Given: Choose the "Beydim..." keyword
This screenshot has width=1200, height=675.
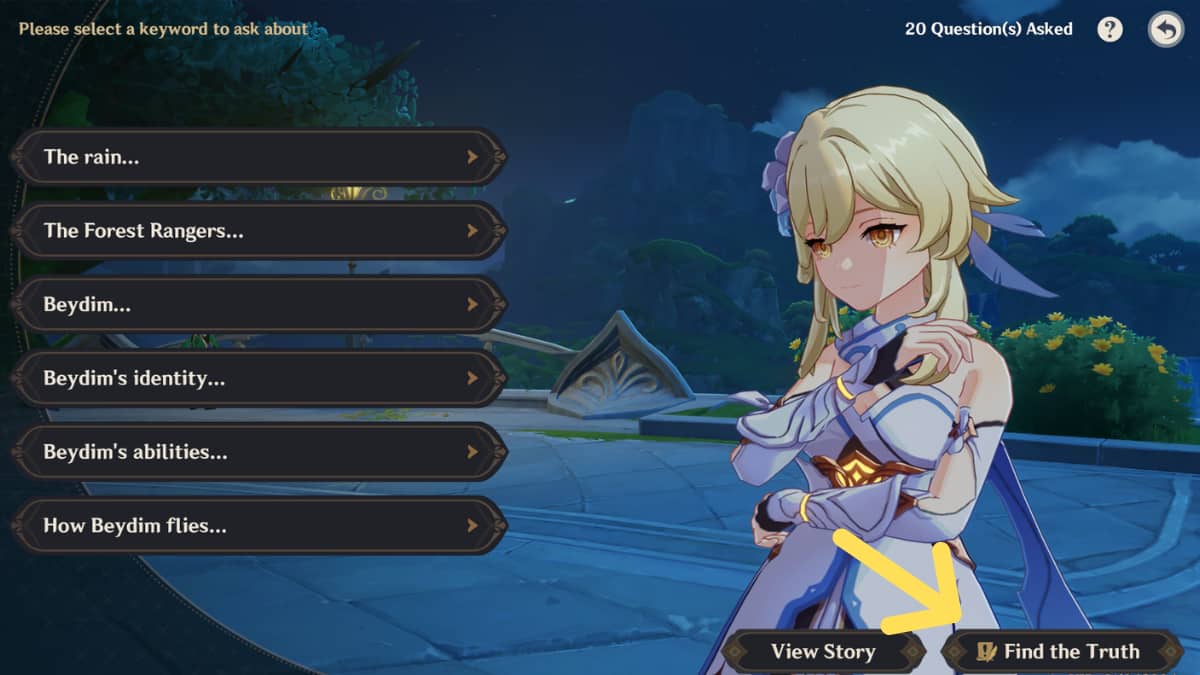Looking at the screenshot, I should [x=258, y=305].
